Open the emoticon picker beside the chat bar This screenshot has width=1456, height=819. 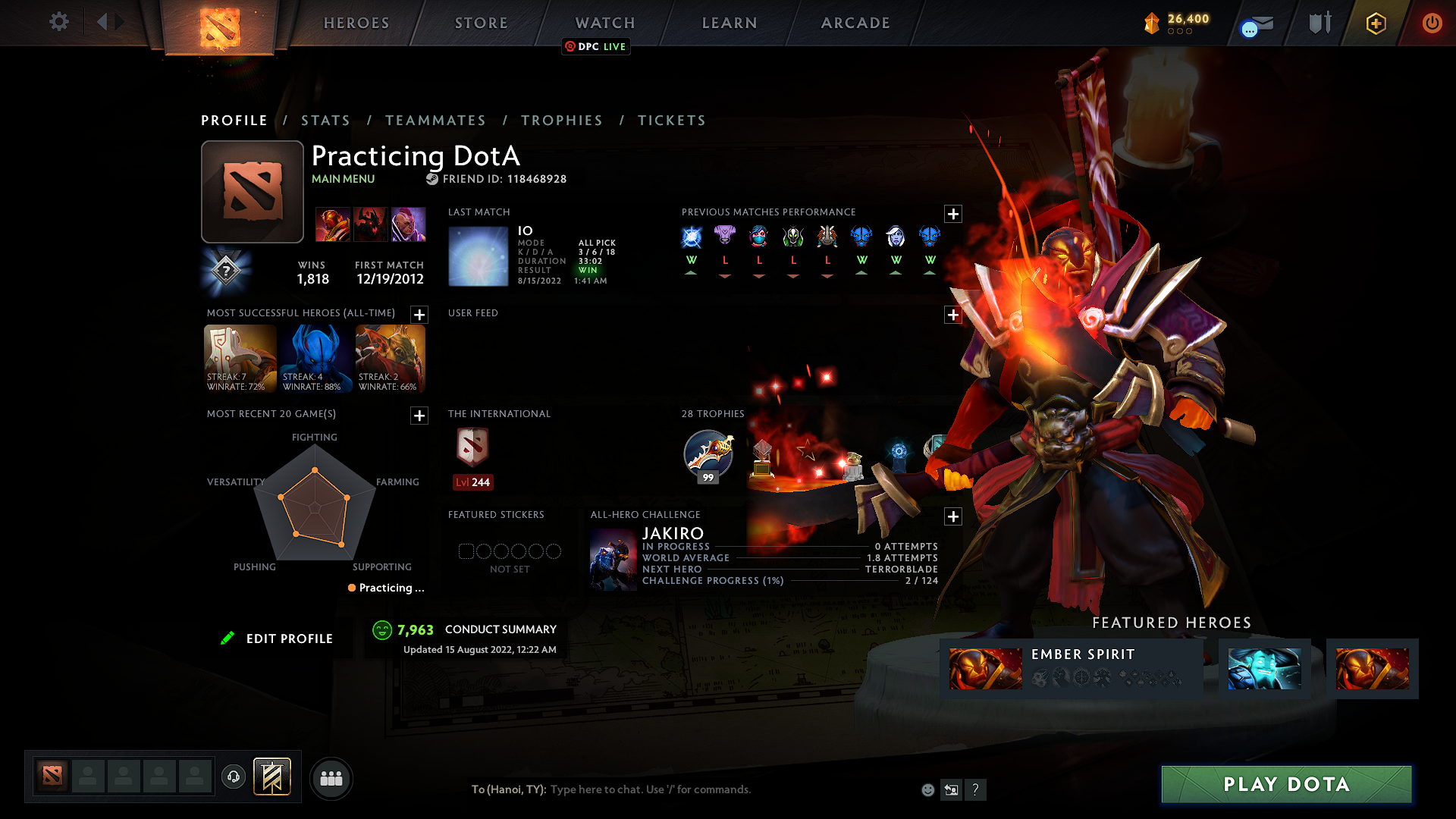click(927, 789)
